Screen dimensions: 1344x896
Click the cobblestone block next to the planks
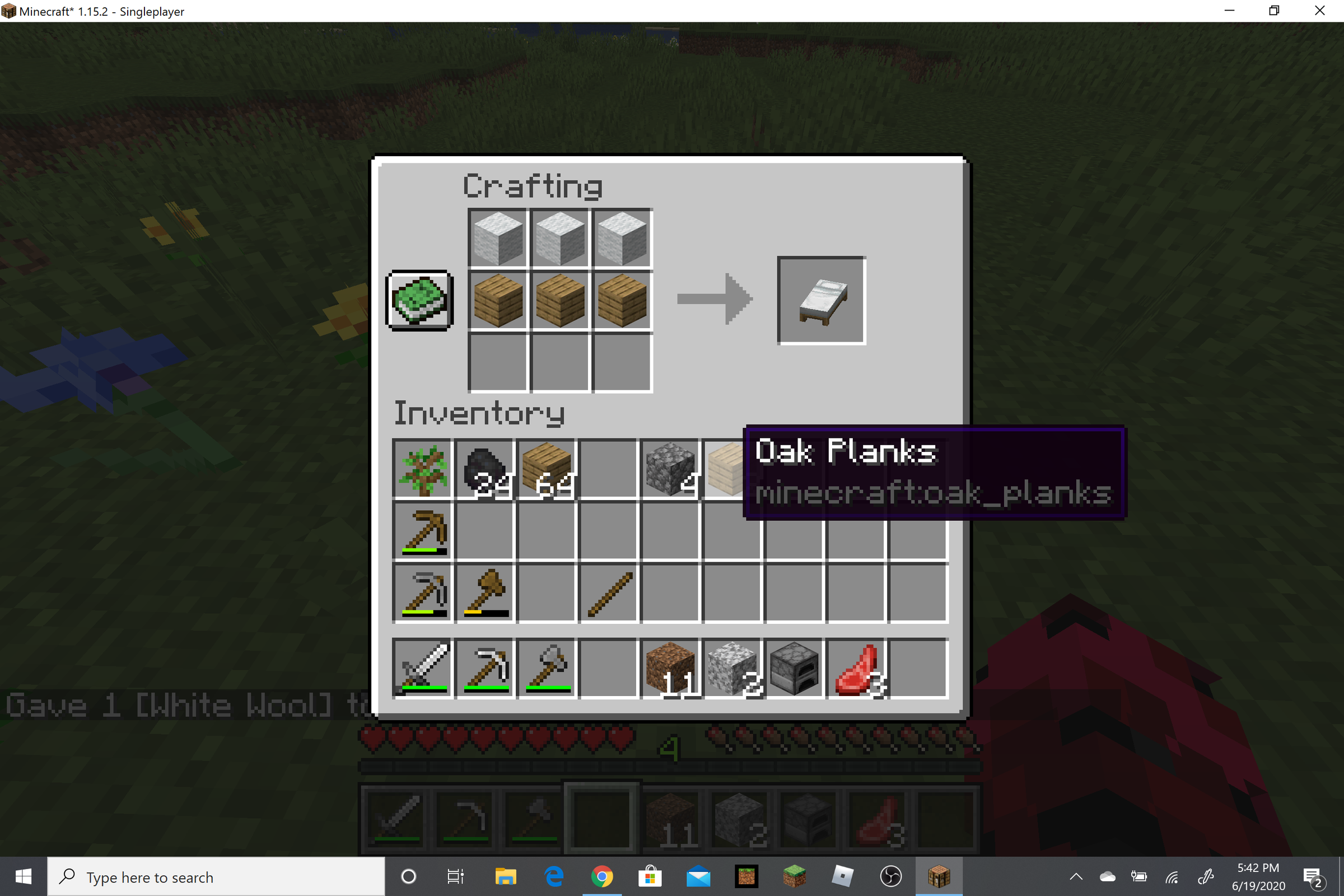(670, 470)
